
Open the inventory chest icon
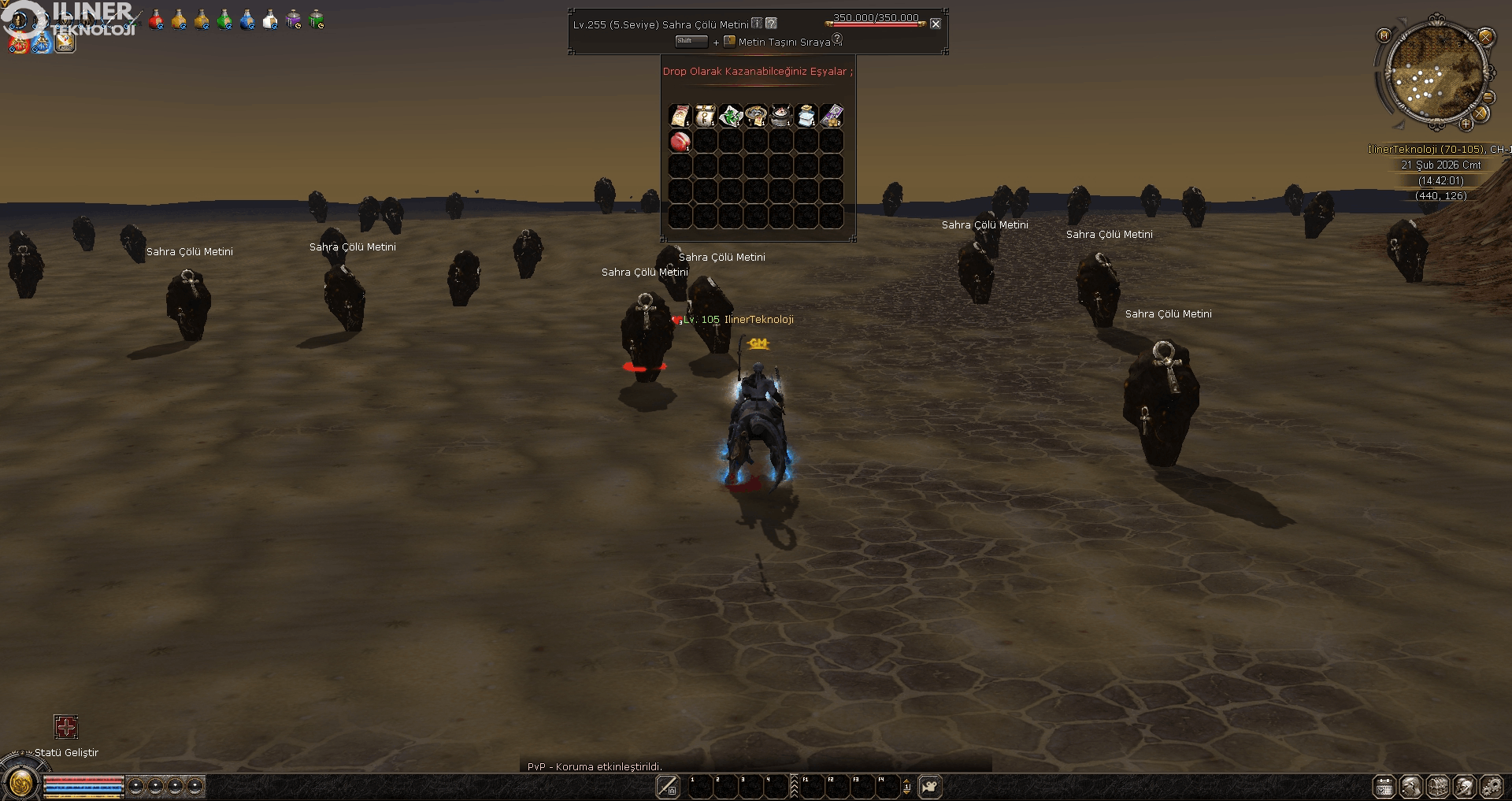click(1438, 786)
